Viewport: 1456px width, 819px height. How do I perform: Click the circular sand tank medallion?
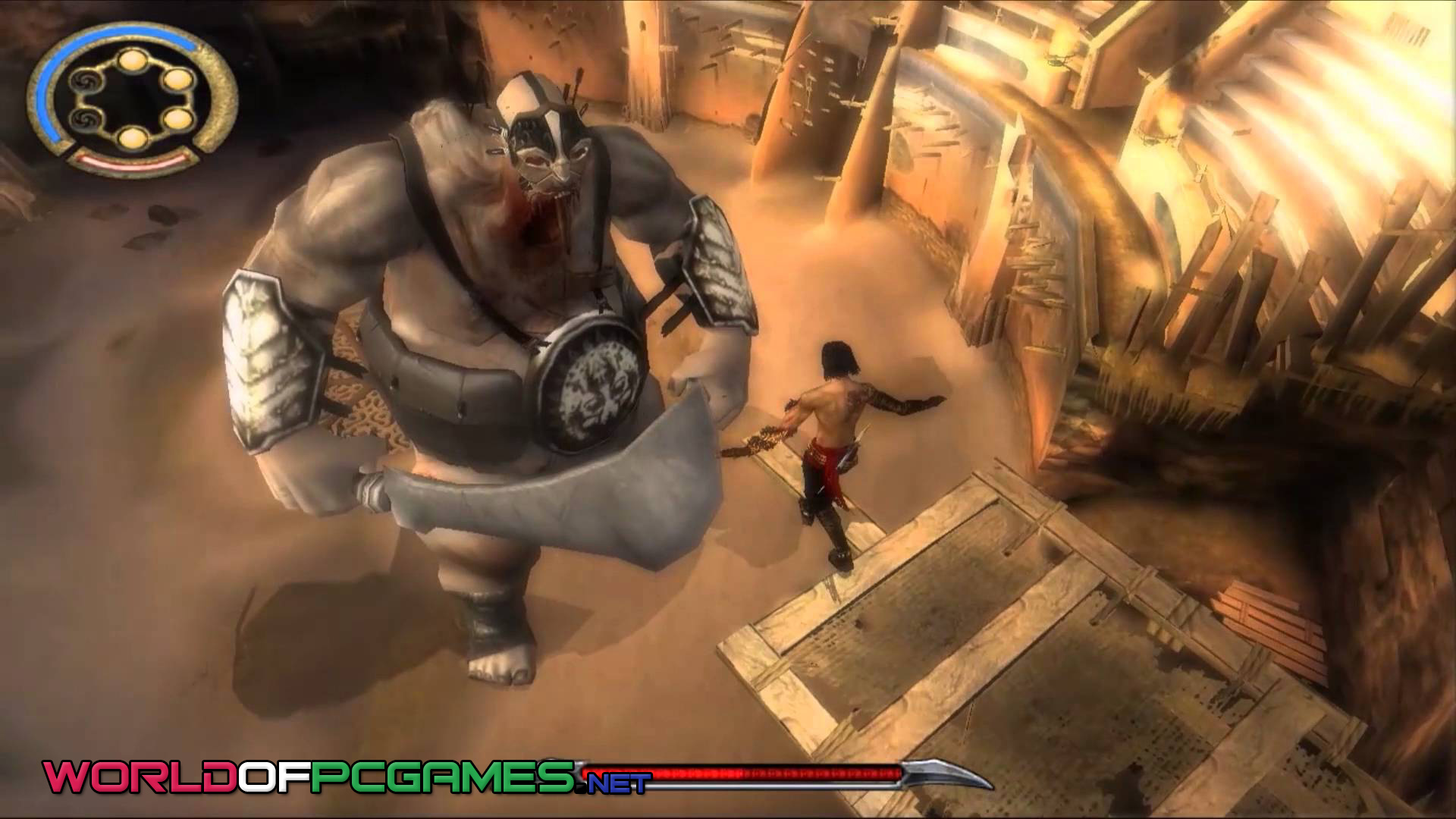point(133,99)
